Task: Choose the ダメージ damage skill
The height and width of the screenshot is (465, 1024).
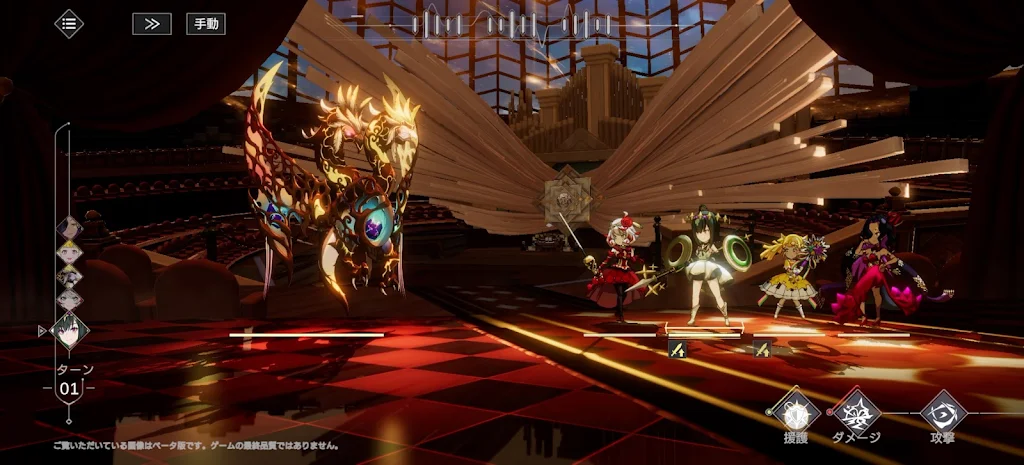Action: [x=857, y=411]
